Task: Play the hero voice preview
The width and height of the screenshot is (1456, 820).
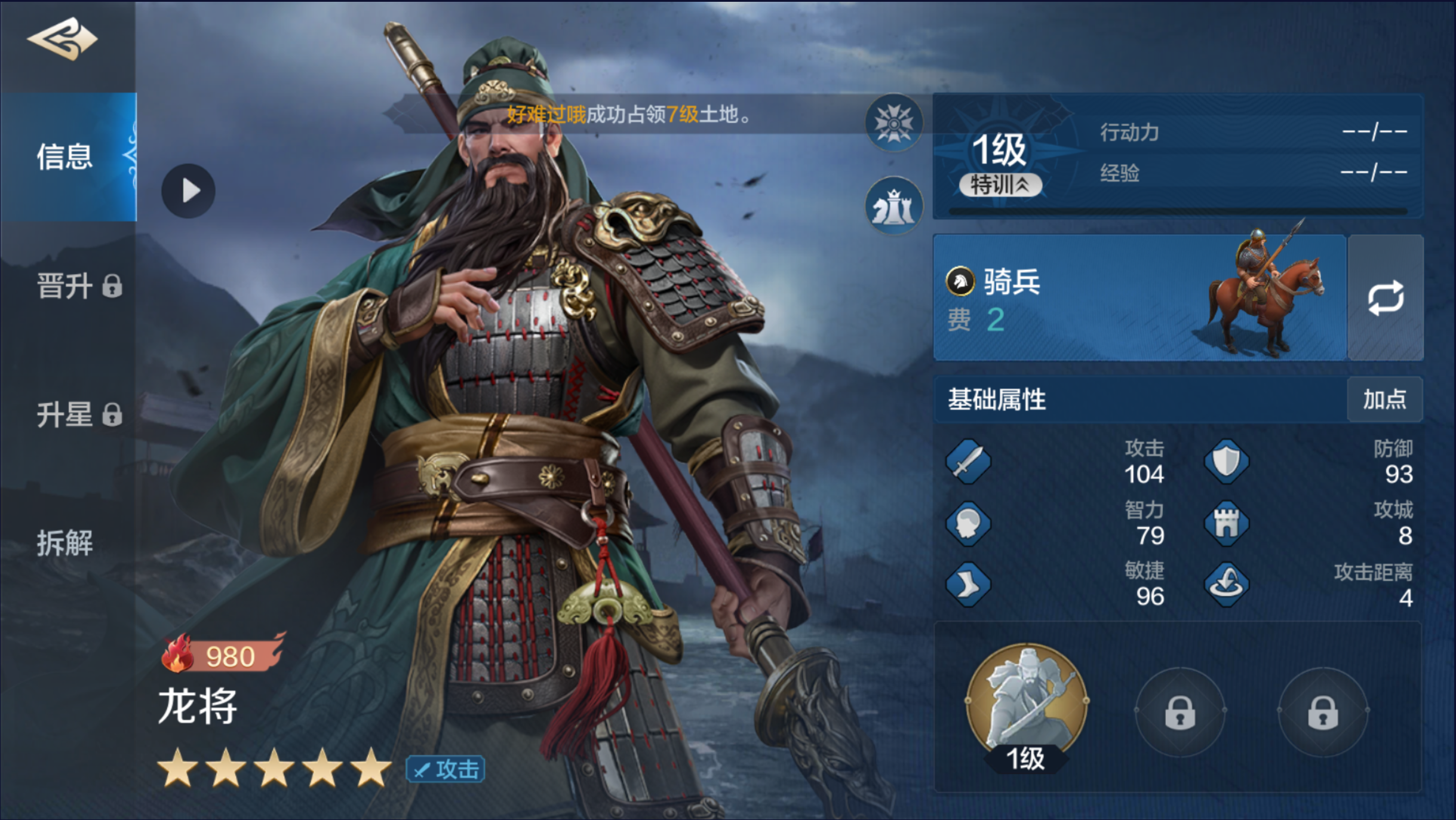Action: coord(189,191)
